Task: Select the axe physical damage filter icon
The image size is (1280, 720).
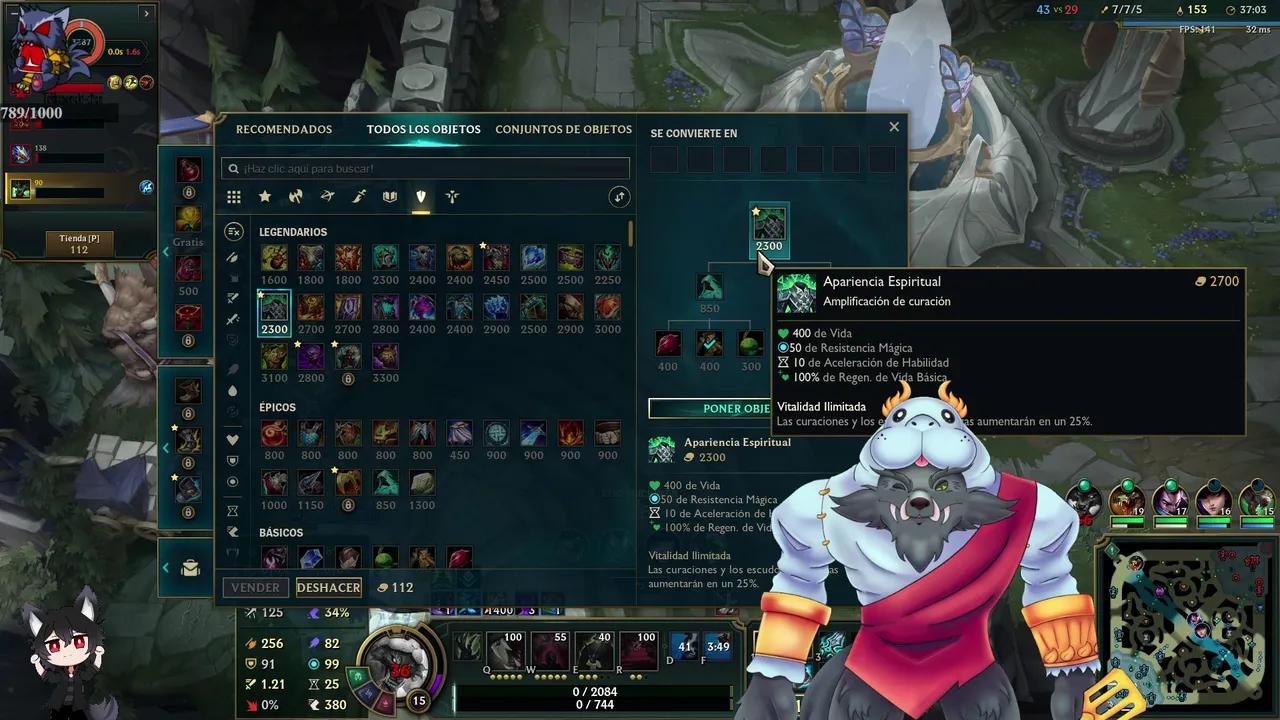Action: pyautogui.click(x=296, y=197)
